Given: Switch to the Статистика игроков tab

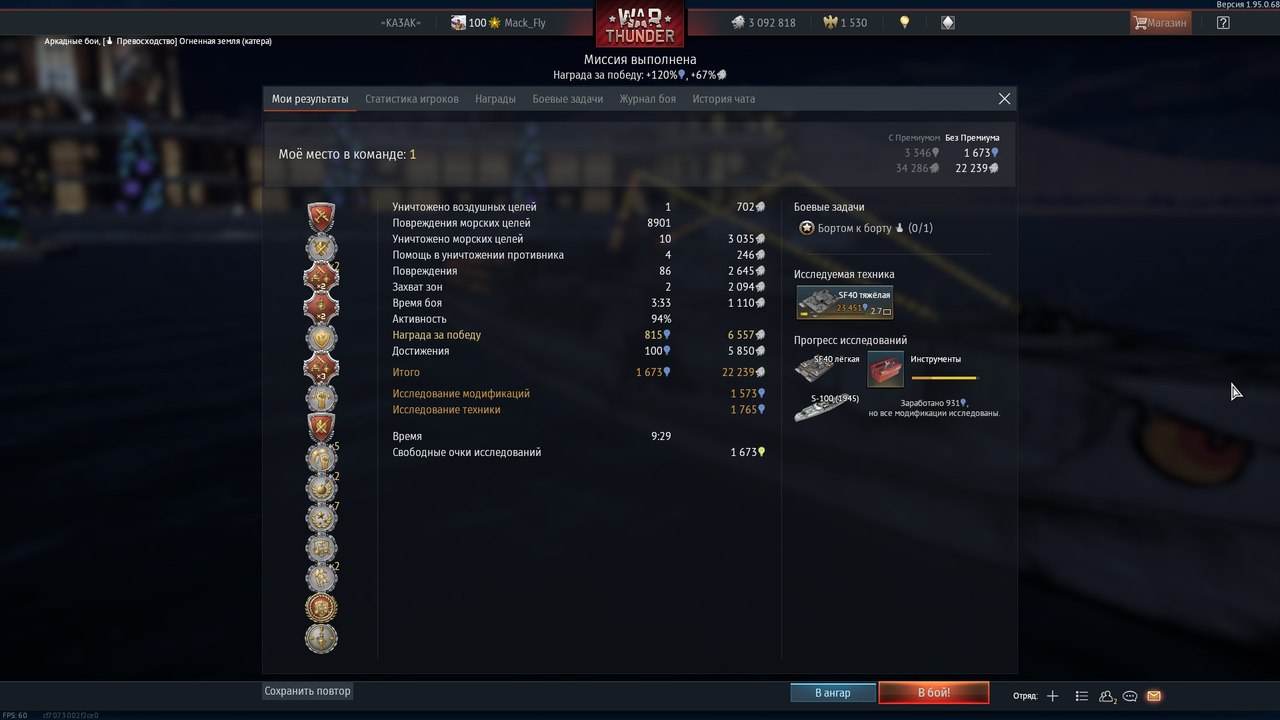Looking at the screenshot, I should tap(412, 99).
